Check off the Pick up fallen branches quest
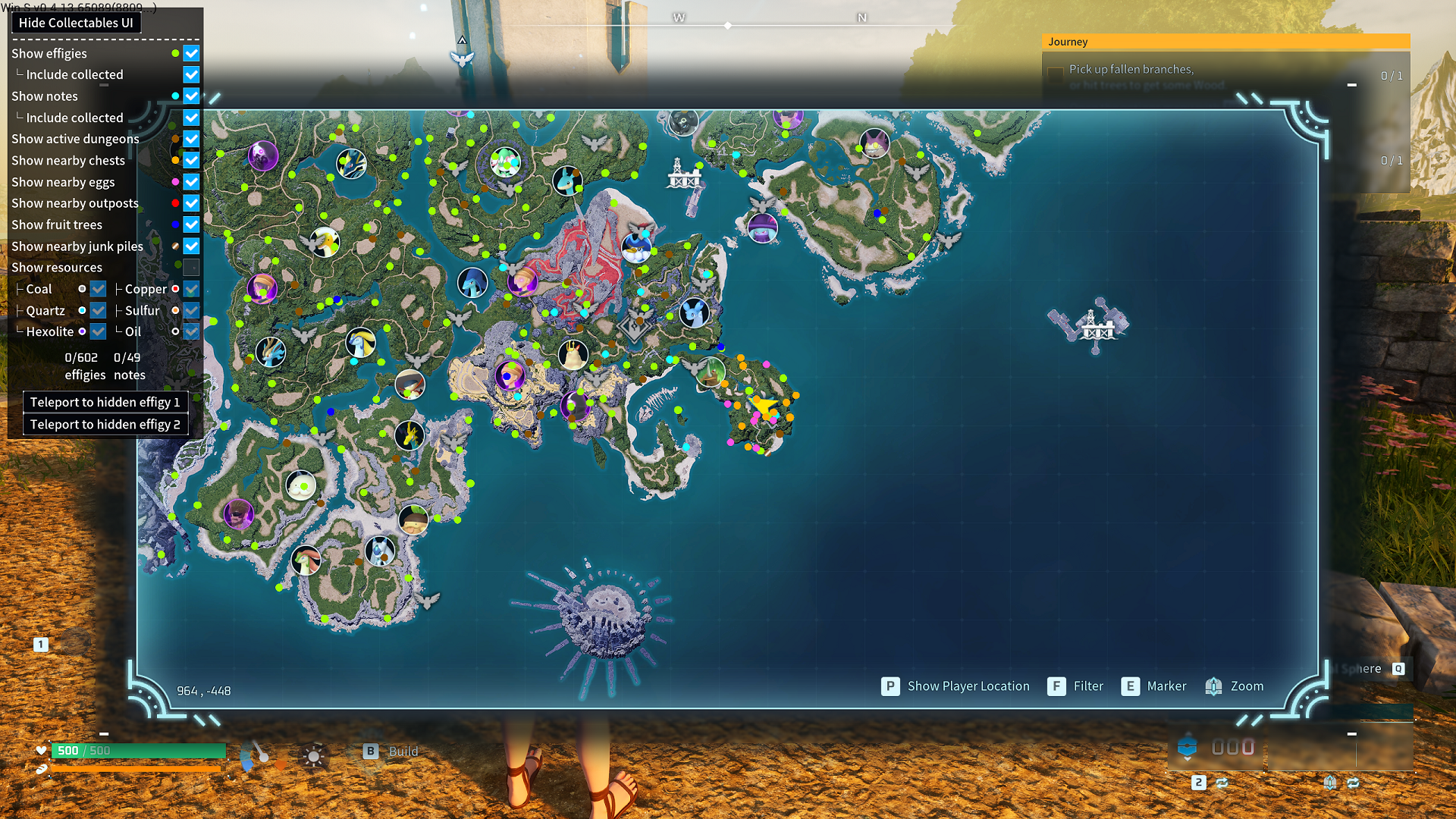 (x=1054, y=71)
